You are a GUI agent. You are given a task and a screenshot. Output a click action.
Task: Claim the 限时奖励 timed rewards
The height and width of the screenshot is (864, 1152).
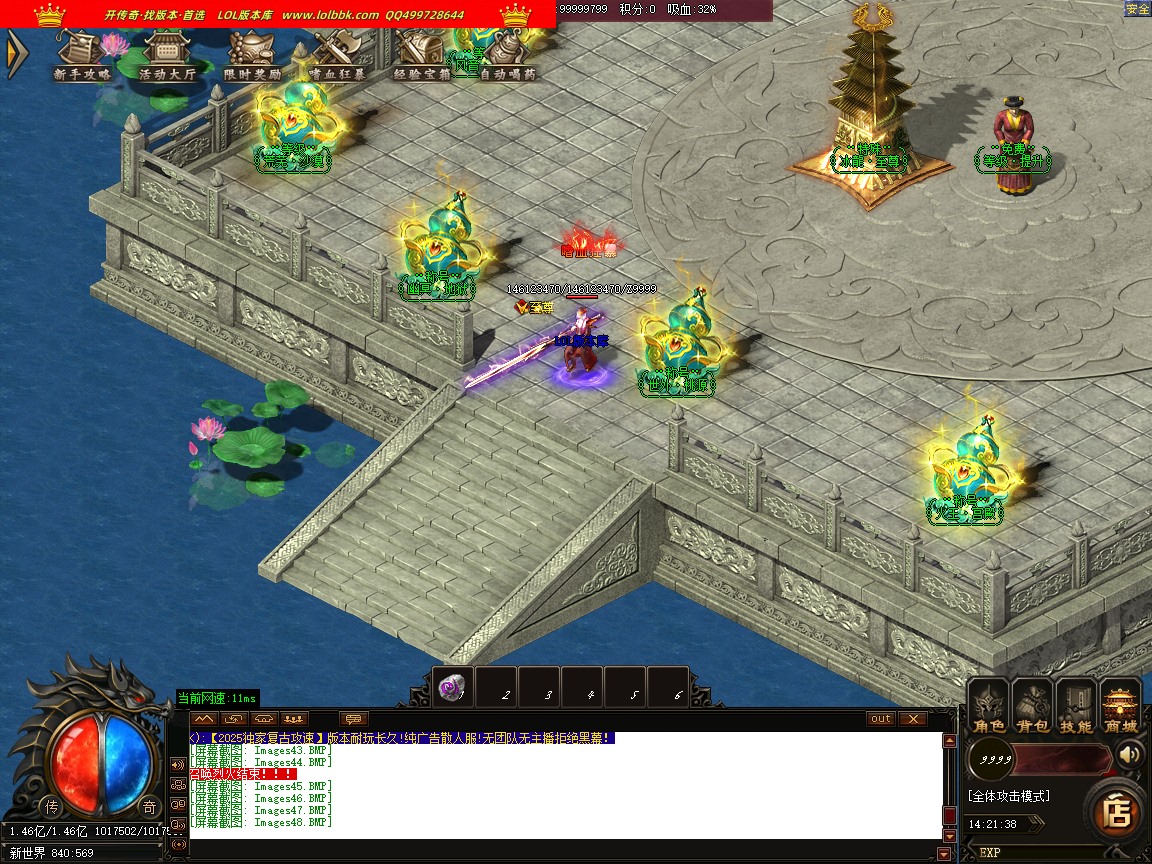coord(252,56)
